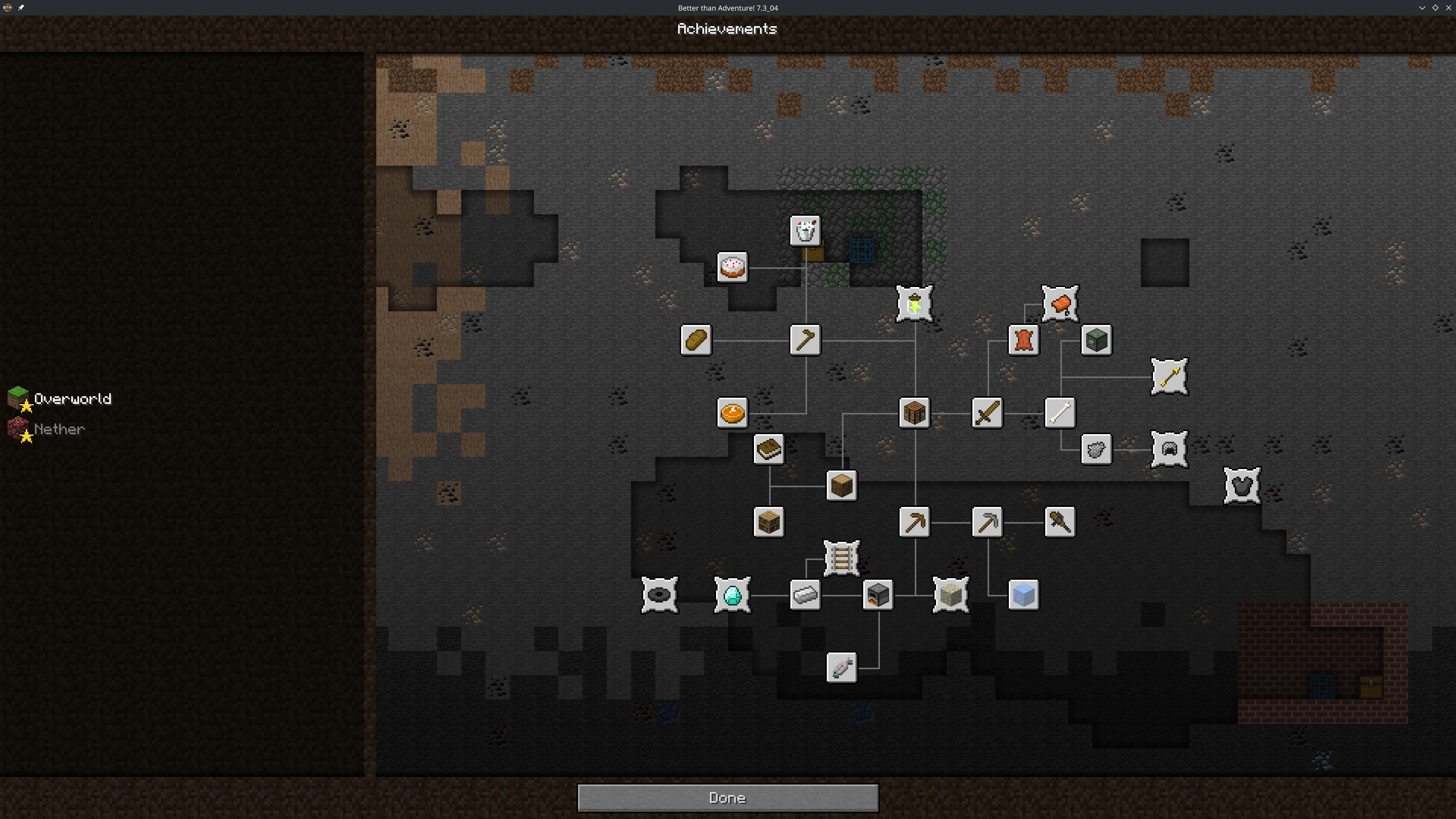Select the iron ingot achievement

[805, 595]
